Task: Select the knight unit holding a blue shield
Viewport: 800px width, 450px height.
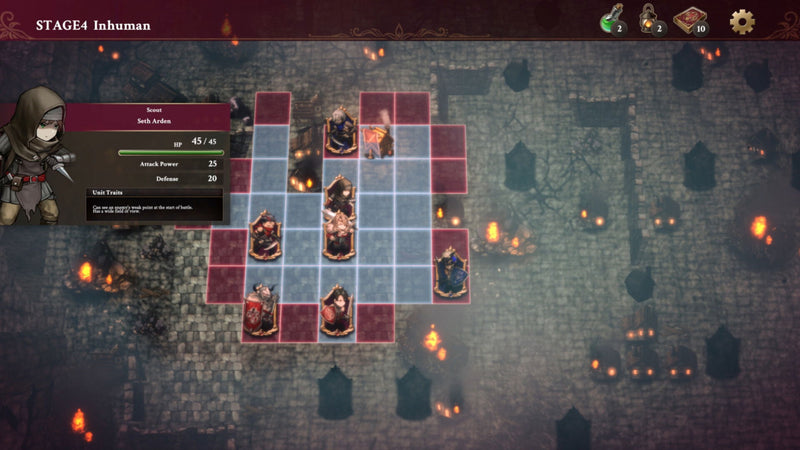Action: [450, 272]
